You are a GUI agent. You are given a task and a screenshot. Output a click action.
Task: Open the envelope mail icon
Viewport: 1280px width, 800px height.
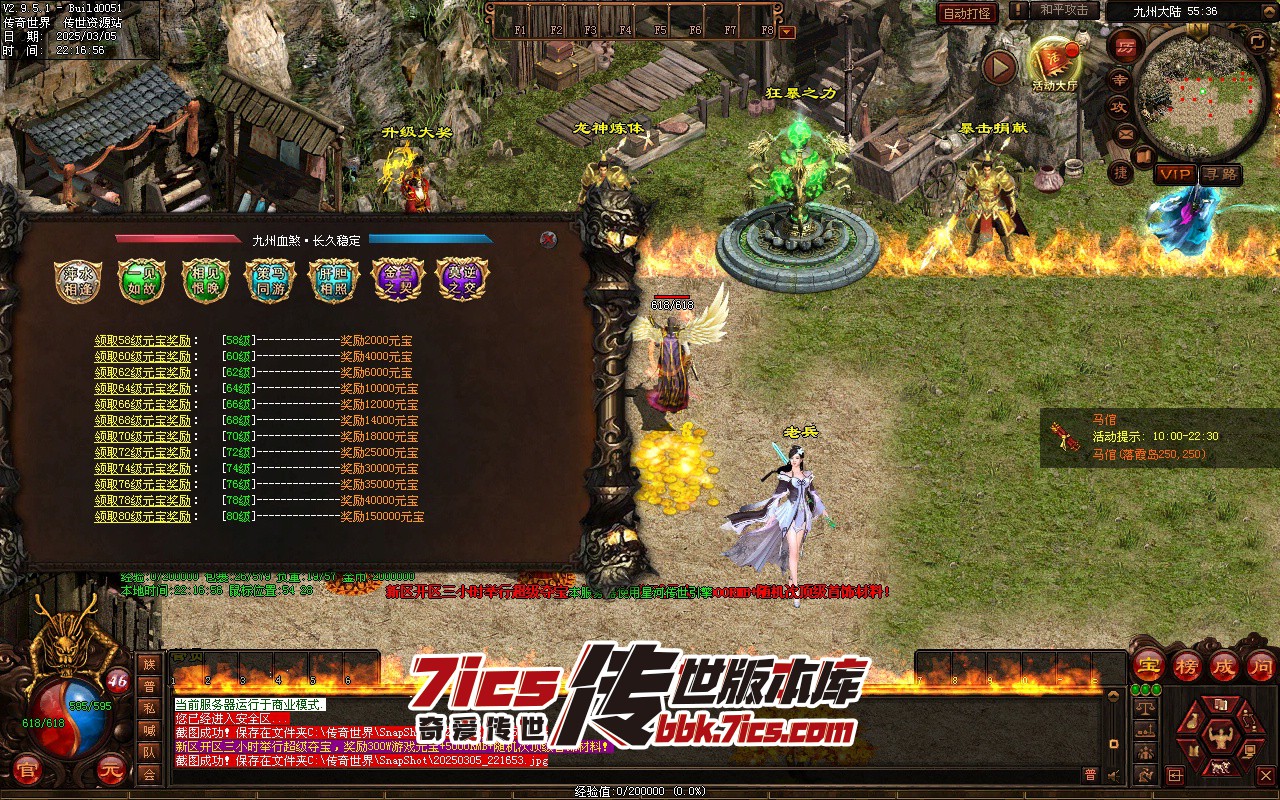[x=1125, y=133]
